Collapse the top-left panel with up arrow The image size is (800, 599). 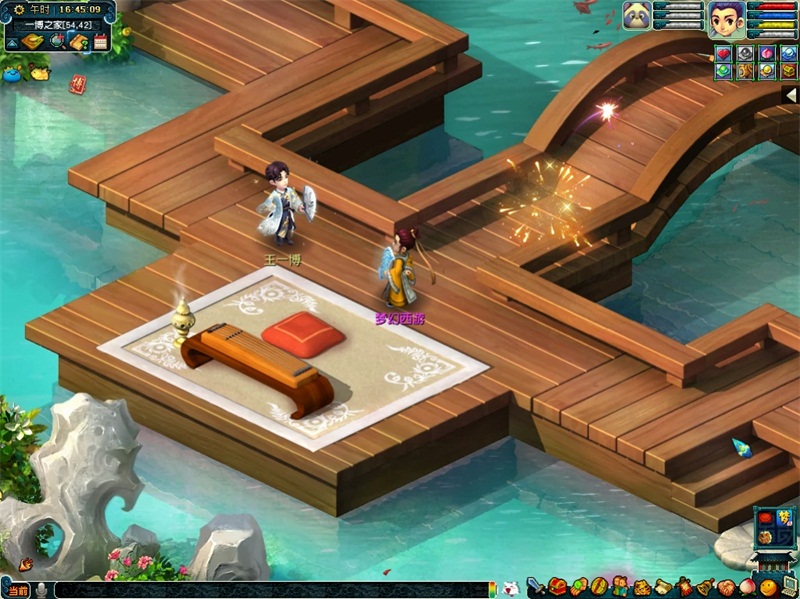pos(11,43)
